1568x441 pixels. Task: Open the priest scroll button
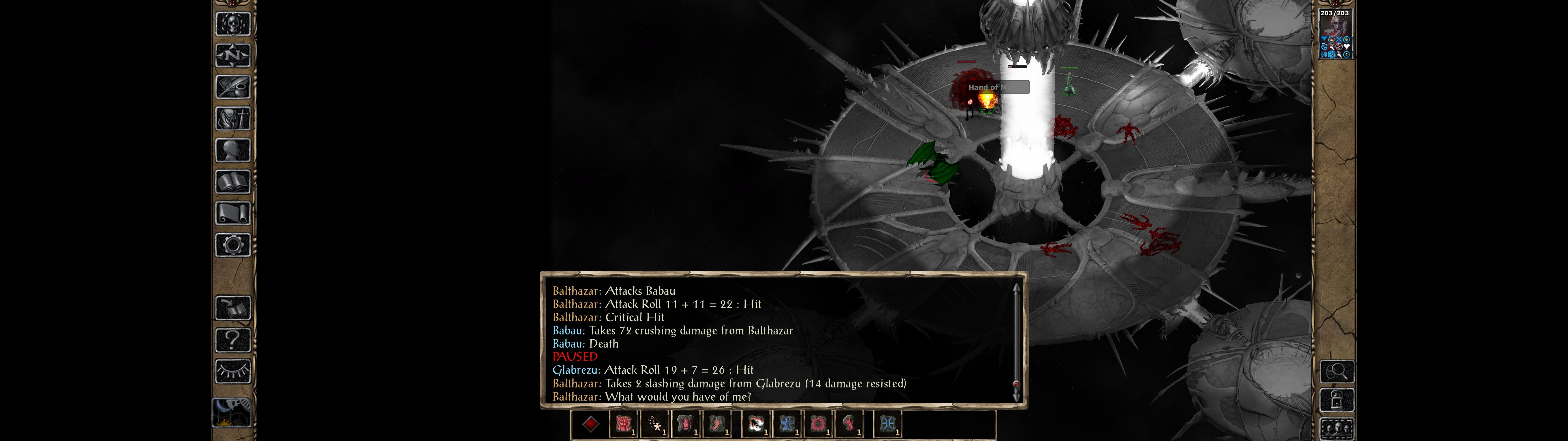coord(232,213)
